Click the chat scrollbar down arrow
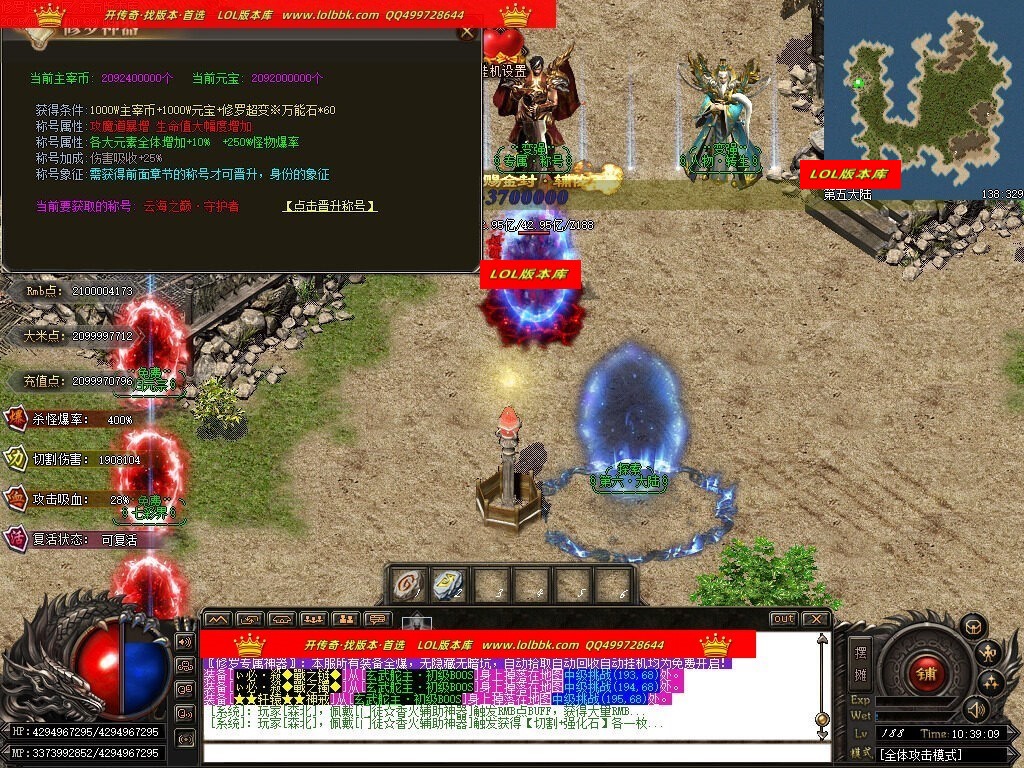The height and width of the screenshot is (768, 1024). (822, 735)
